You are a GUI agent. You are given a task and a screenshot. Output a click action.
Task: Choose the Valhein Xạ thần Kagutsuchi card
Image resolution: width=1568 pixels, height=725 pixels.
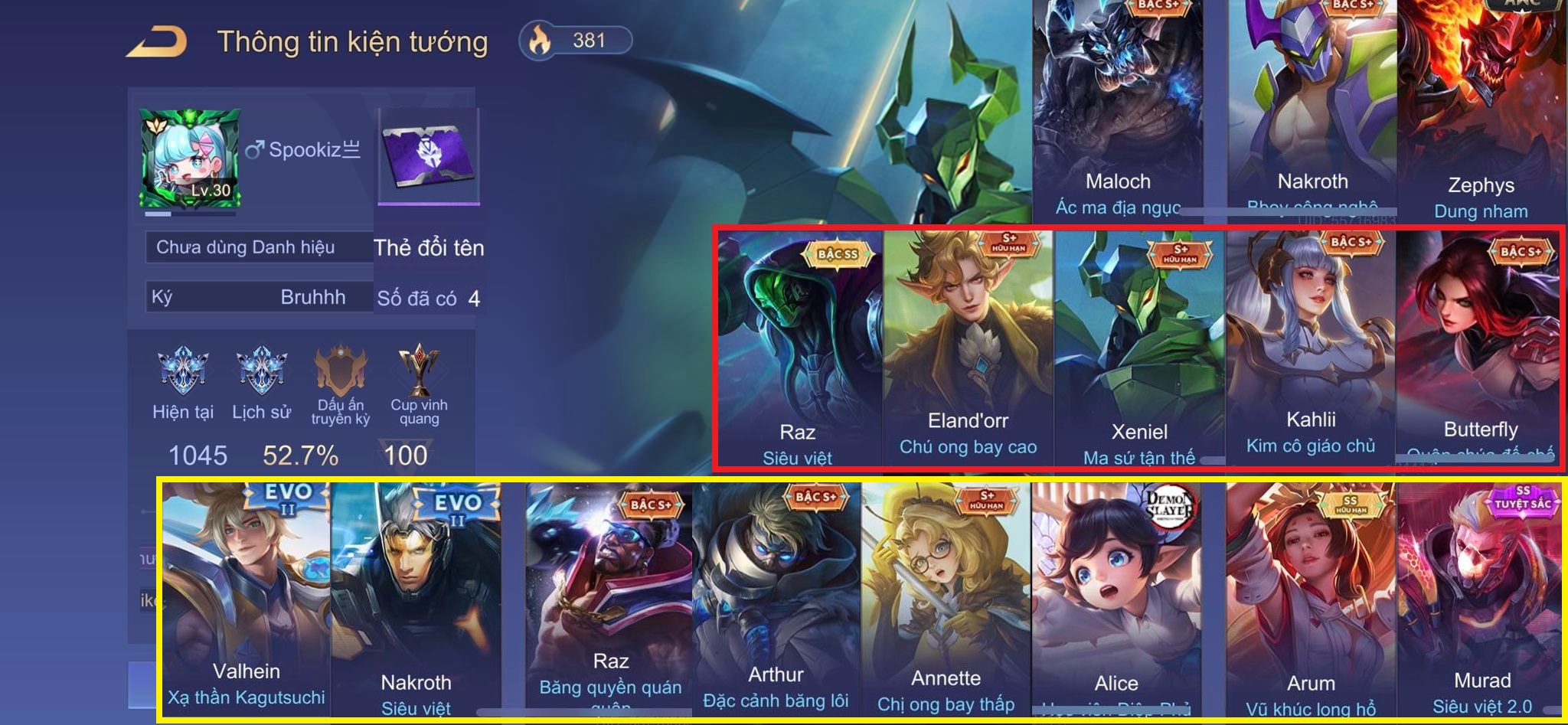(x=247, y=597)
